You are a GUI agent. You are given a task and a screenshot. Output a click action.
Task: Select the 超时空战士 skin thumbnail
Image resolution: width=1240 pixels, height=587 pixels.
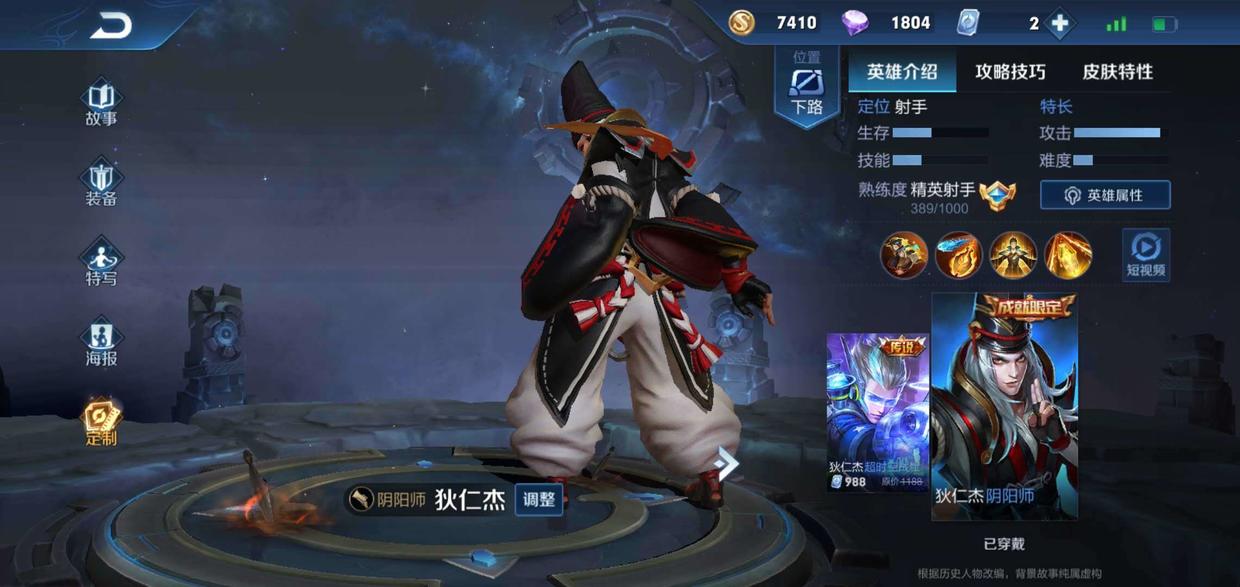(877, 412)
